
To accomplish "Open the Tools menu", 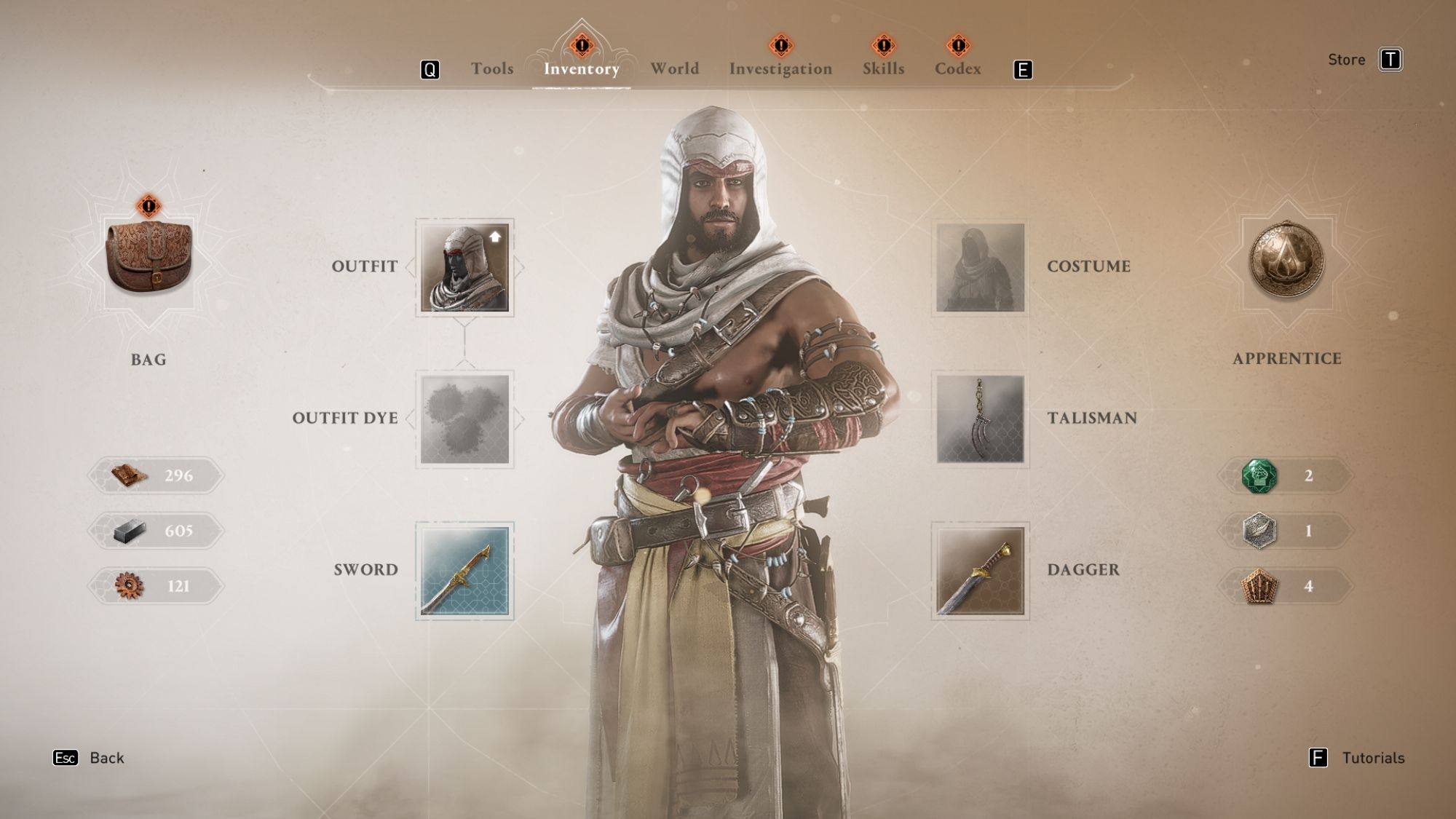I will point(494,68).
